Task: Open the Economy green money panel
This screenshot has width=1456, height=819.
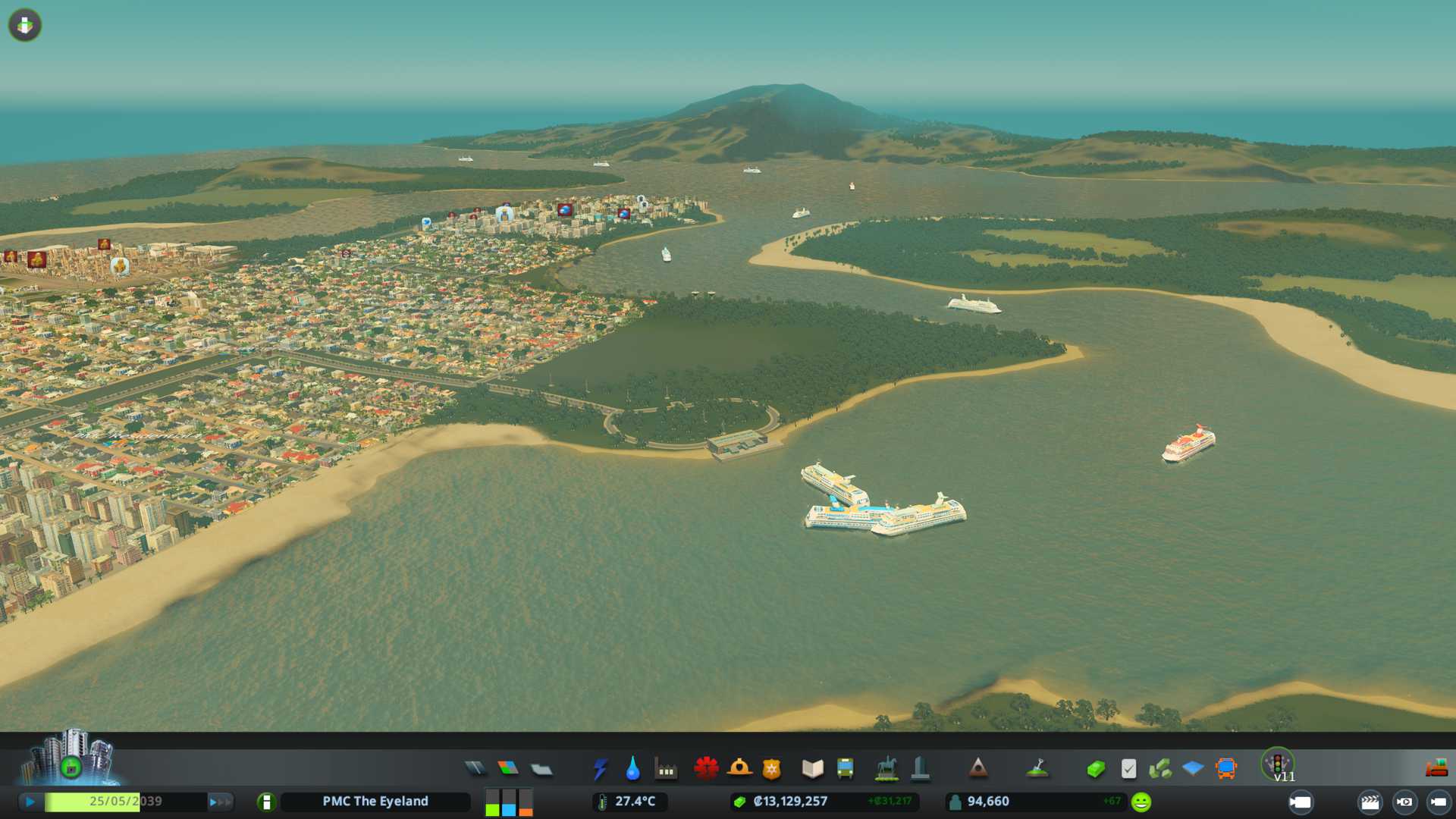Action: (x=1095, y=769)
